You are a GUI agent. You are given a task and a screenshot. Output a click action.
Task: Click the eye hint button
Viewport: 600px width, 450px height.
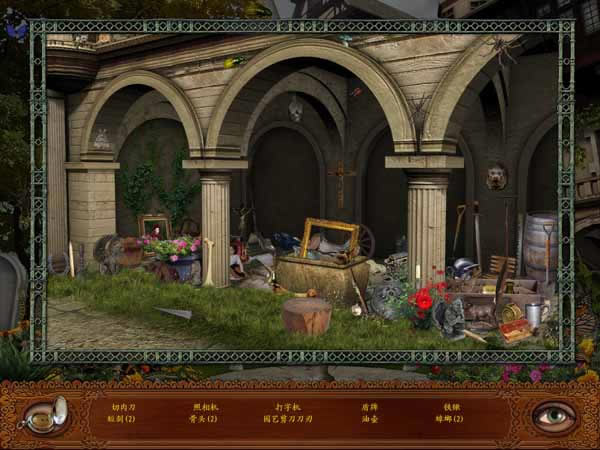pos(552,415)
